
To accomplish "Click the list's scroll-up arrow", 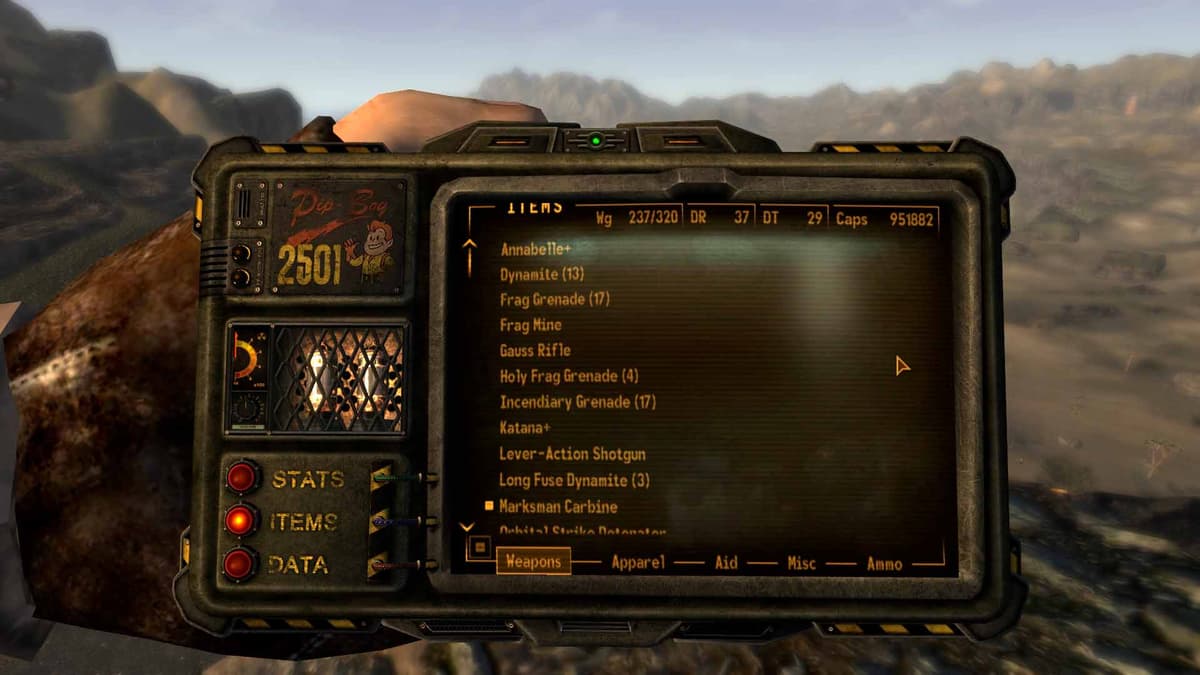I will 468,257.
